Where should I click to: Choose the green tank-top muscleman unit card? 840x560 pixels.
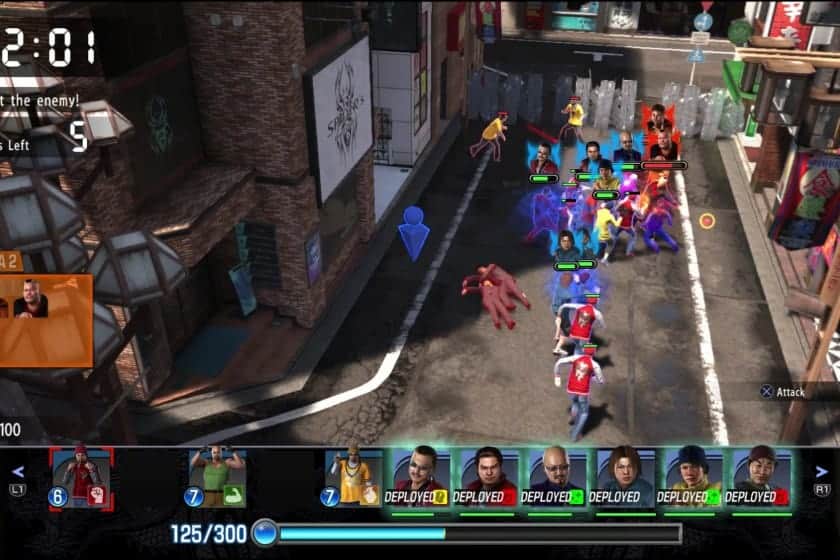coord(218,477)
